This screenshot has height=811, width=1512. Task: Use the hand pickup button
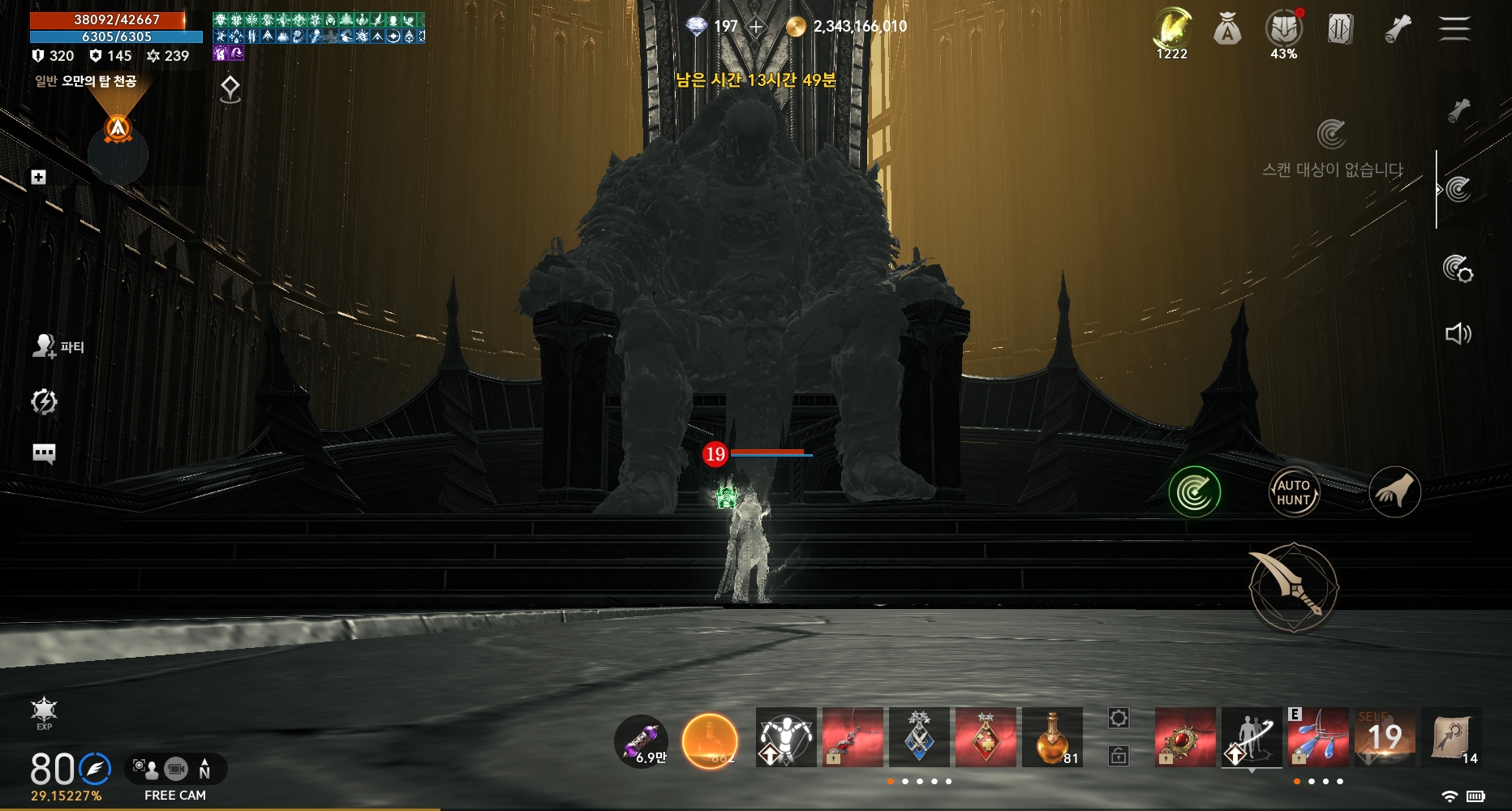pos(1394,491)
